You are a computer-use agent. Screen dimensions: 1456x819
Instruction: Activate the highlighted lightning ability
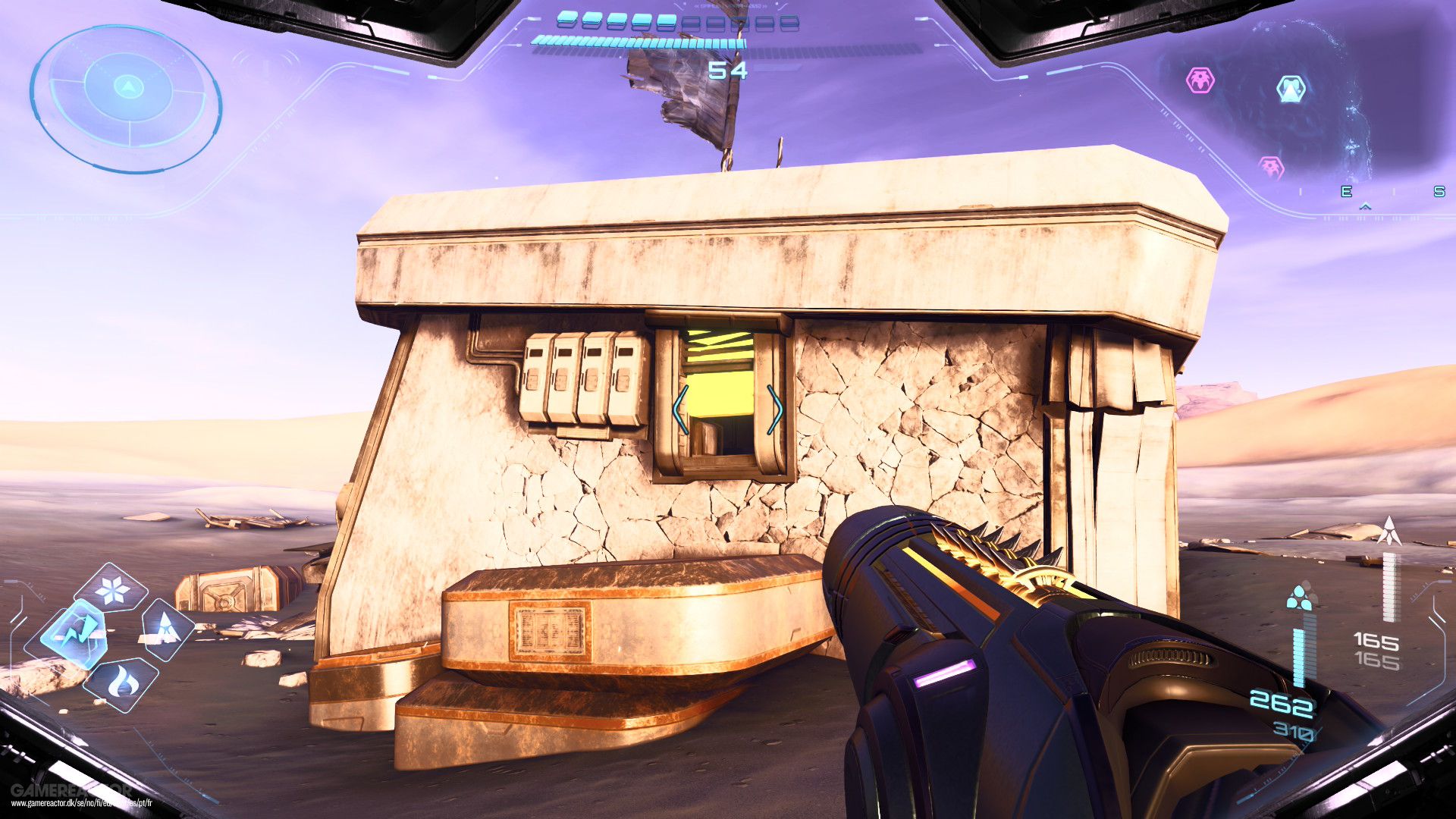tap(77, 629)
